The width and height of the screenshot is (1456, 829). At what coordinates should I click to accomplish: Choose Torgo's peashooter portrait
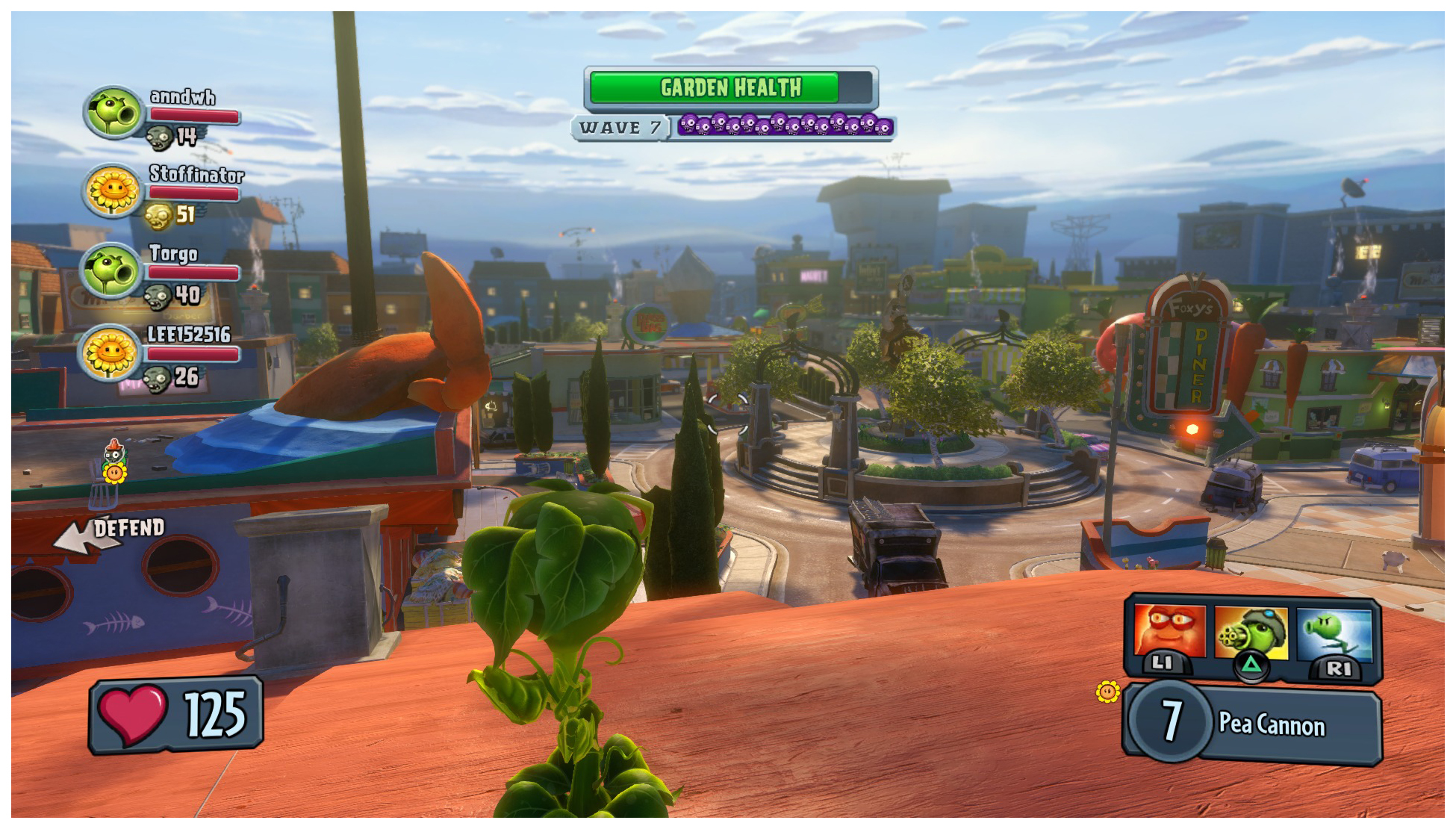[x=112, y=270]
